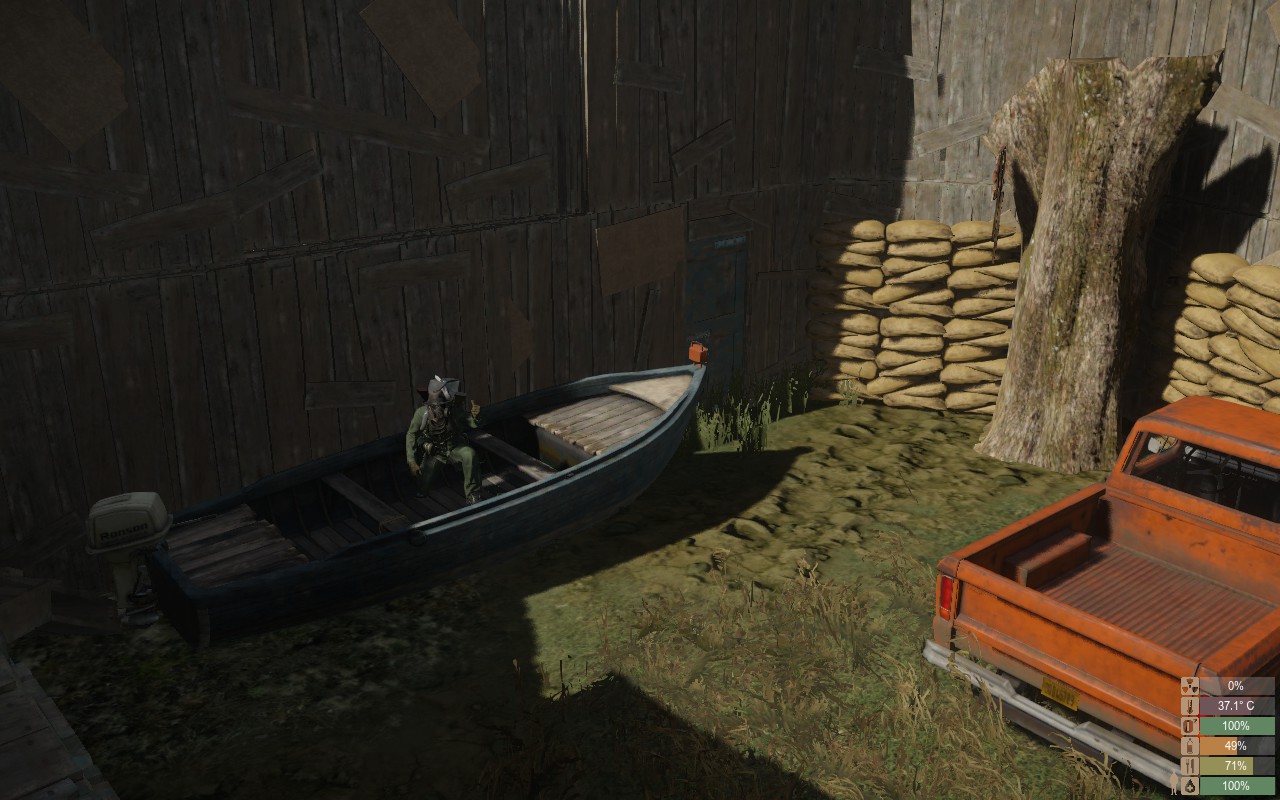The width and height of the screenshot is (1280, 800).
Task: Click the radiation exposure icon
Action: coord(1188,686)
